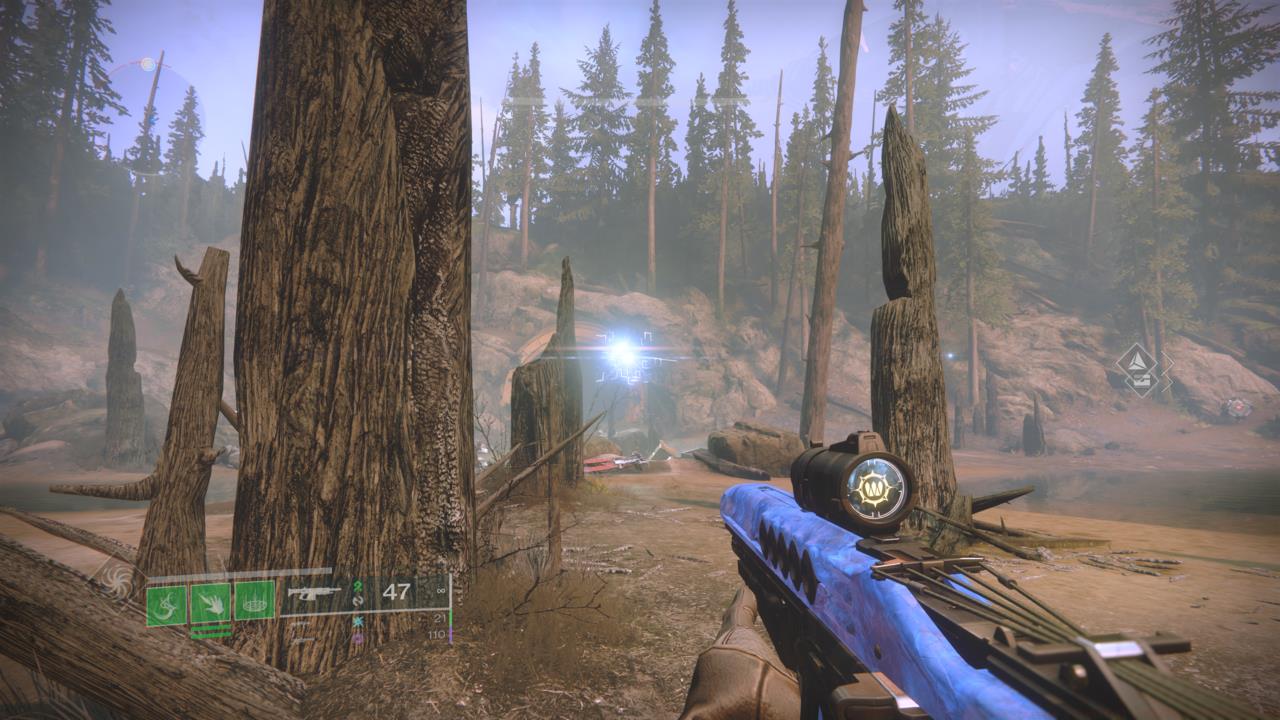Use the charged melee ability icon
The width and height of the screenshot is (1280, 720).
point(210,603)
